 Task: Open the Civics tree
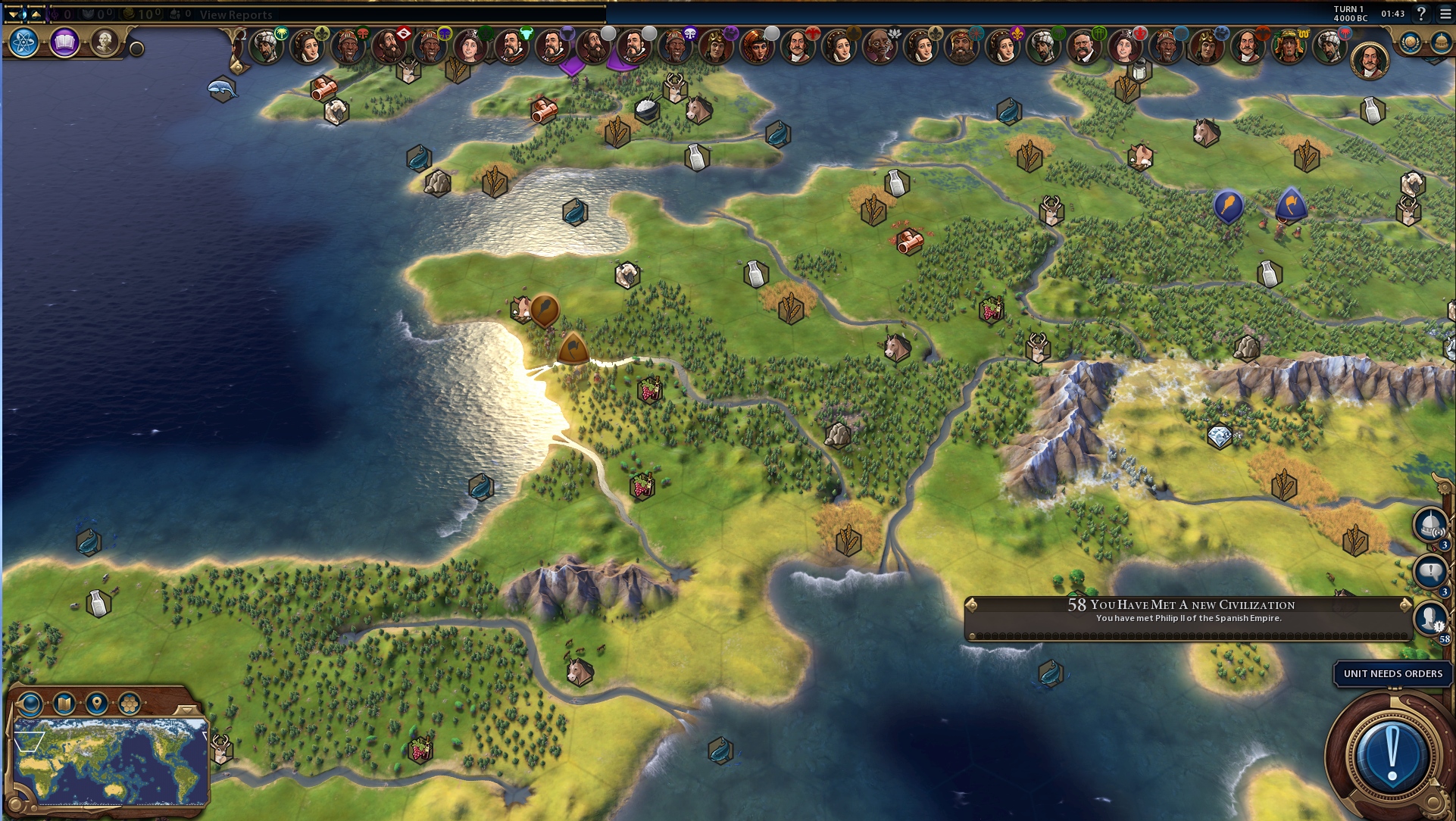(x=64, y=43)
